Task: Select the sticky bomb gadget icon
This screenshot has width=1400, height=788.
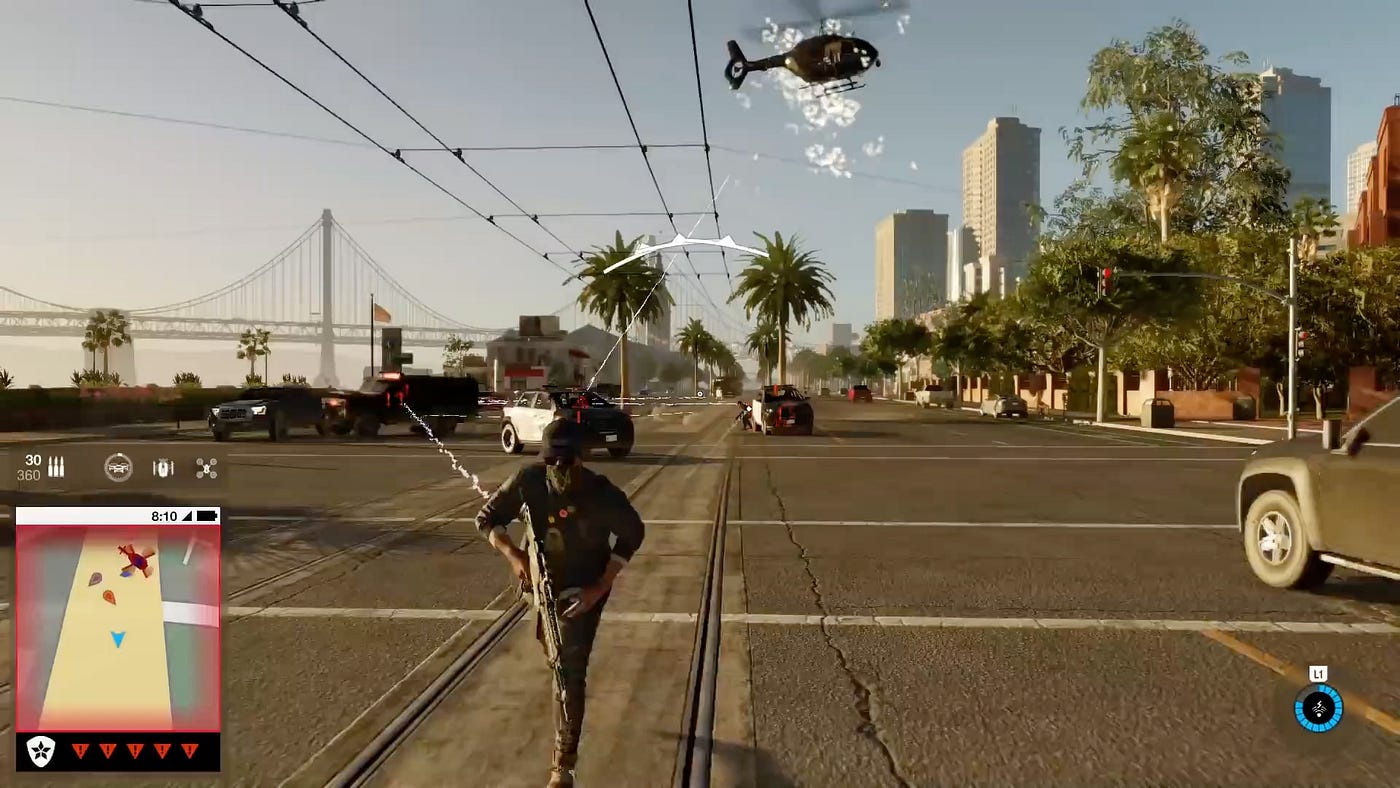Action: [x=162, y=466]
